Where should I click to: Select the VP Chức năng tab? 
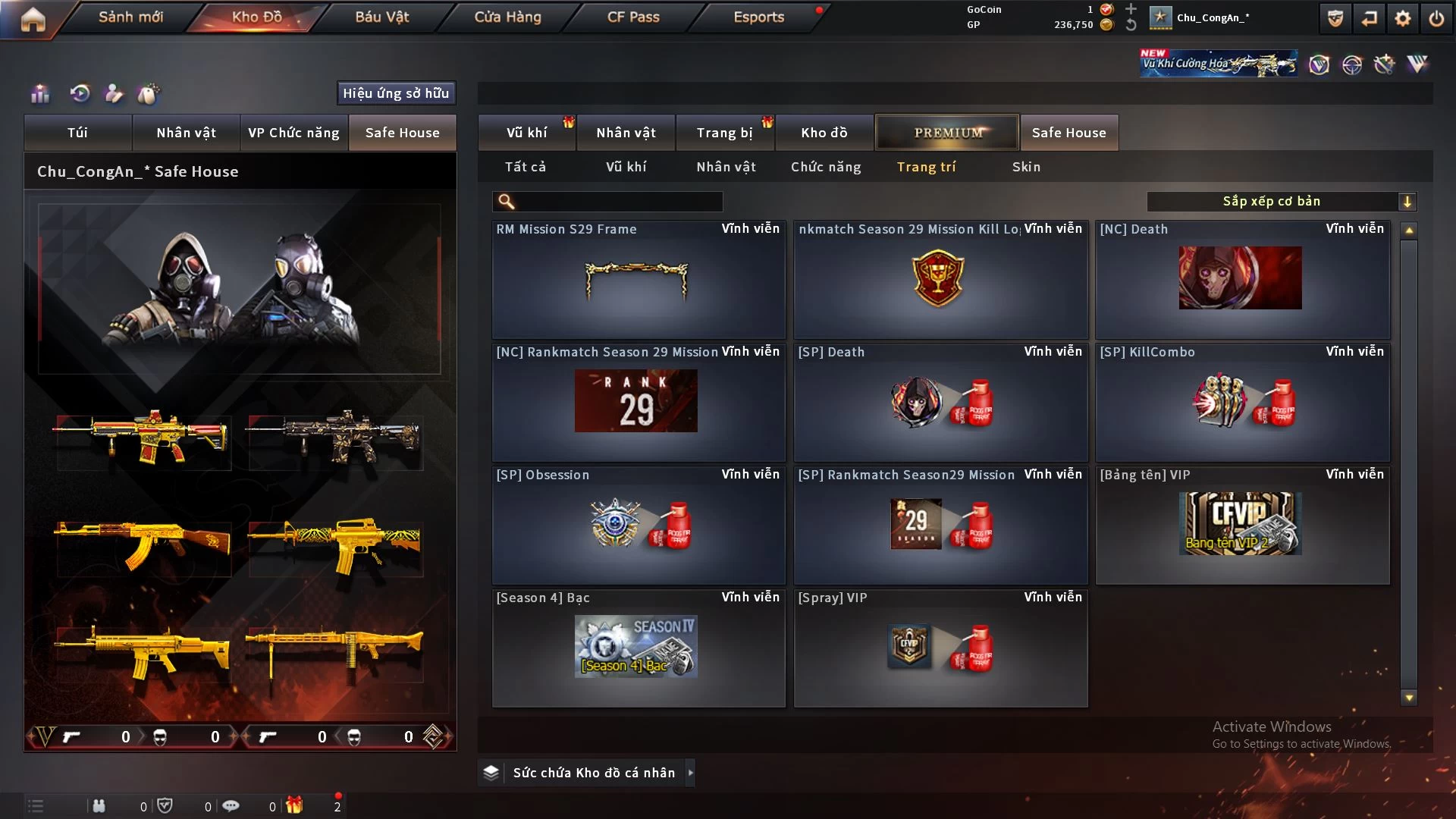293,133
